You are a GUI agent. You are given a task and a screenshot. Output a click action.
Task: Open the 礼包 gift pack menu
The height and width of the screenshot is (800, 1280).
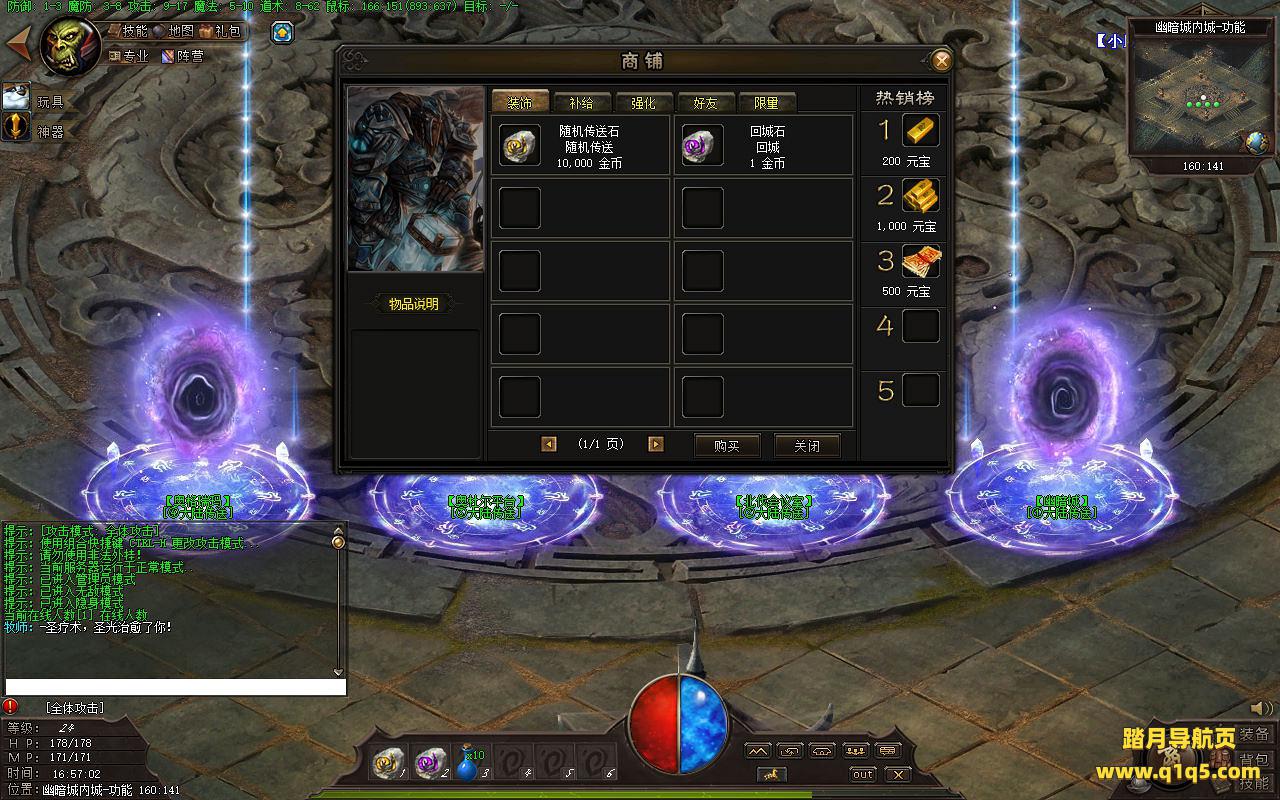coord(221,31)
